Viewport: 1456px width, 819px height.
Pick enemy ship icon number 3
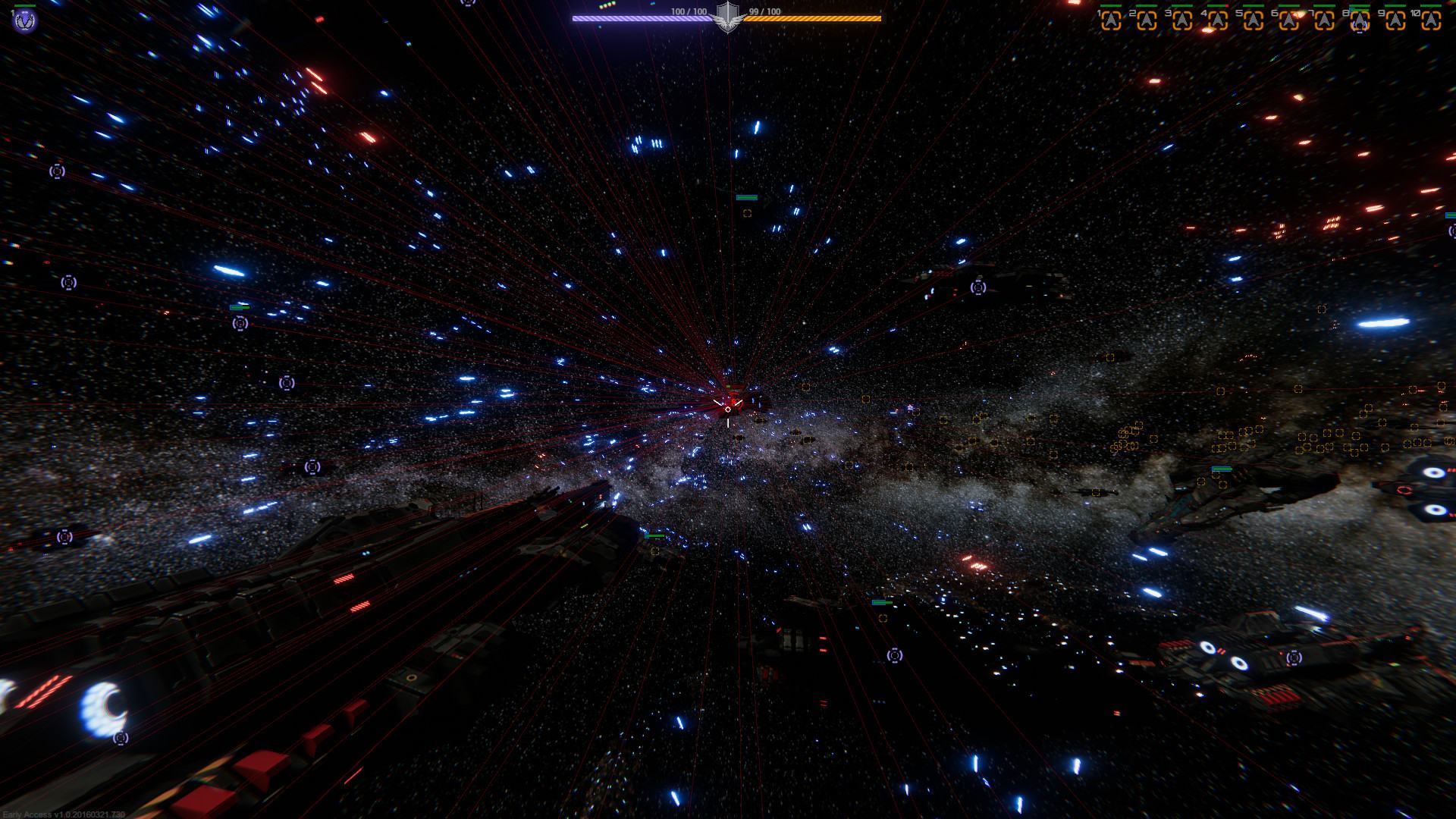pyautogui.click(x=1182, y=20)
